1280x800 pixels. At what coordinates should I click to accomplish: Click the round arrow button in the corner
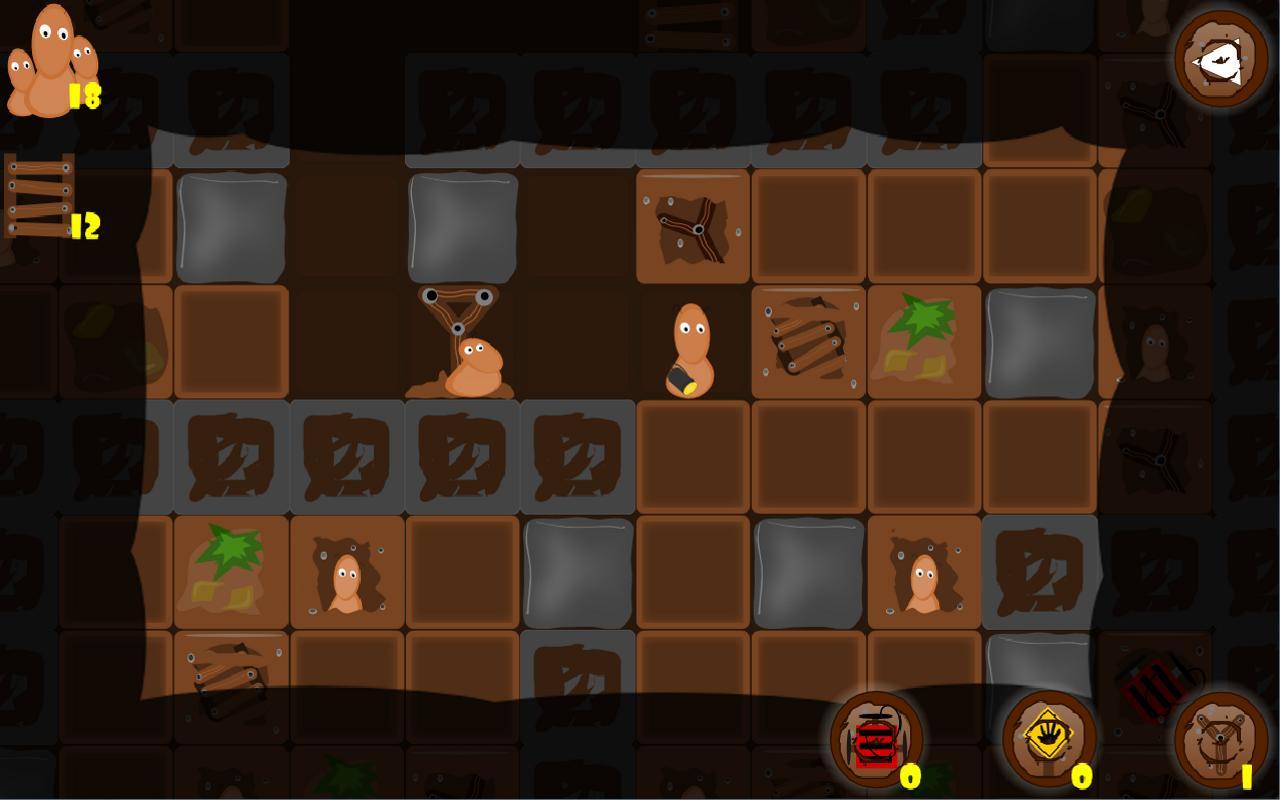(x=1220, y=58)
